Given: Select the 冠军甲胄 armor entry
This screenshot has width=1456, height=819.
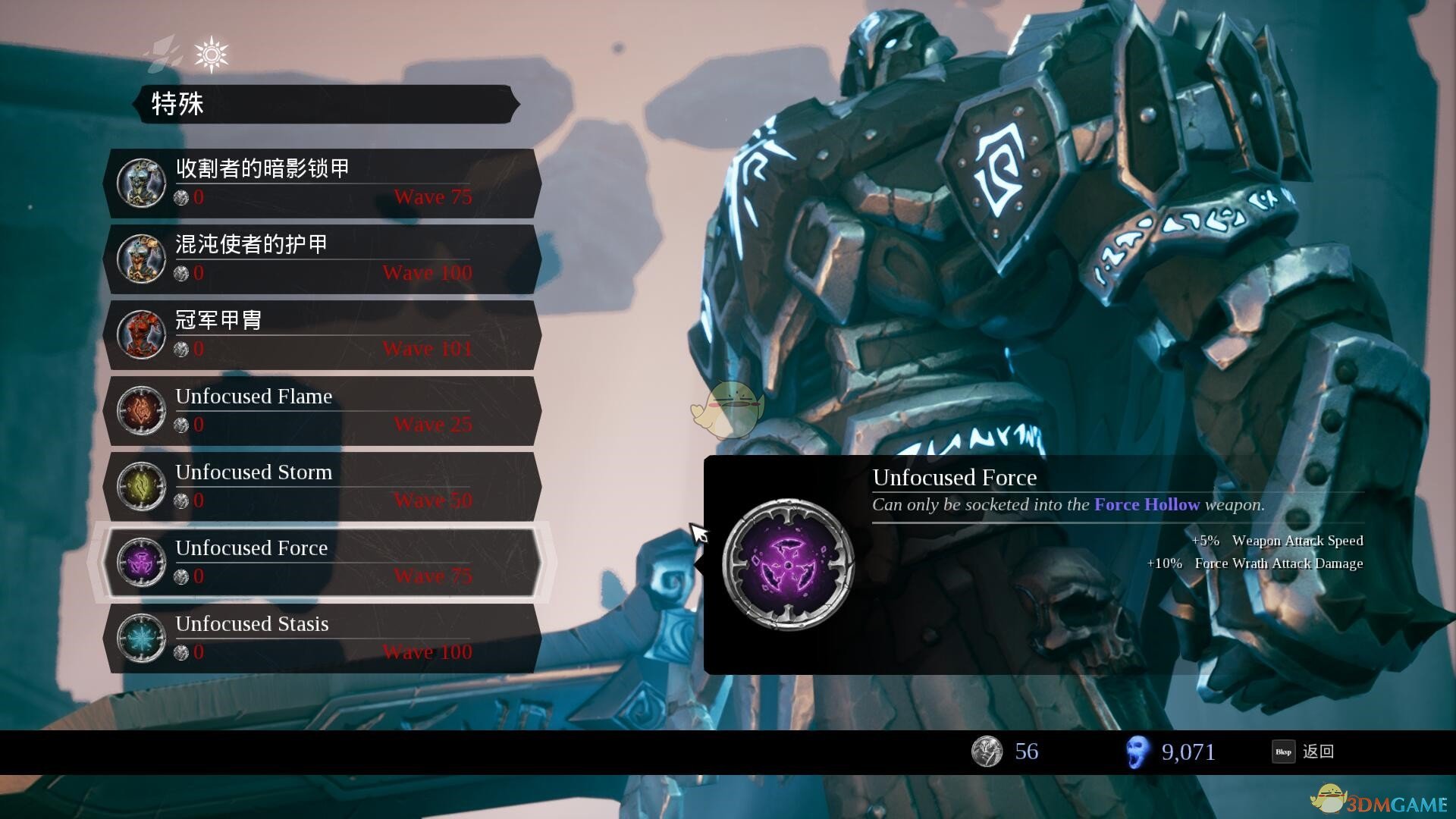Looking at the screenshot, I should click(322, 334).
